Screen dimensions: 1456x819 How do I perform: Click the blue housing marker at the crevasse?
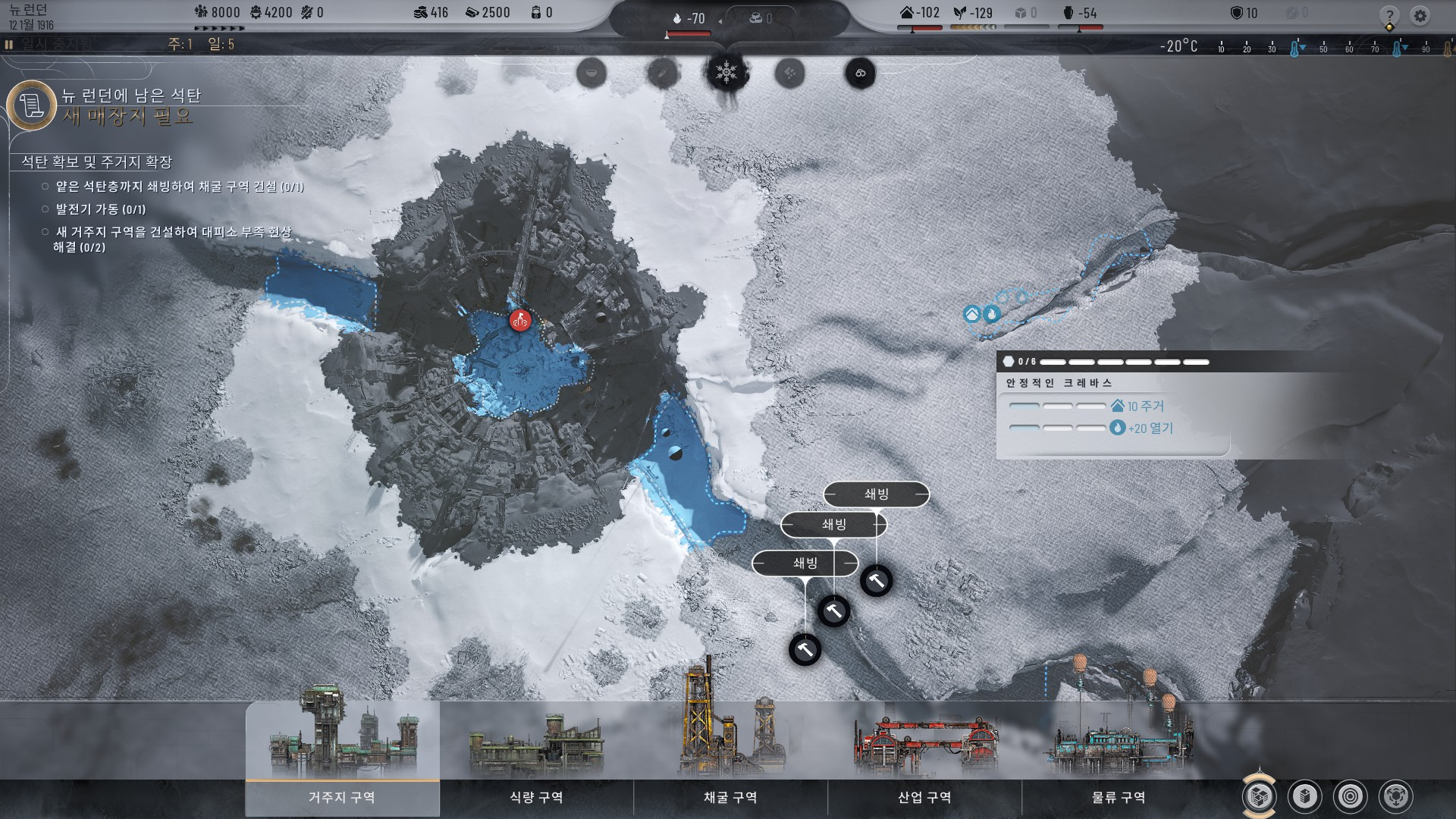pos(972,314)
